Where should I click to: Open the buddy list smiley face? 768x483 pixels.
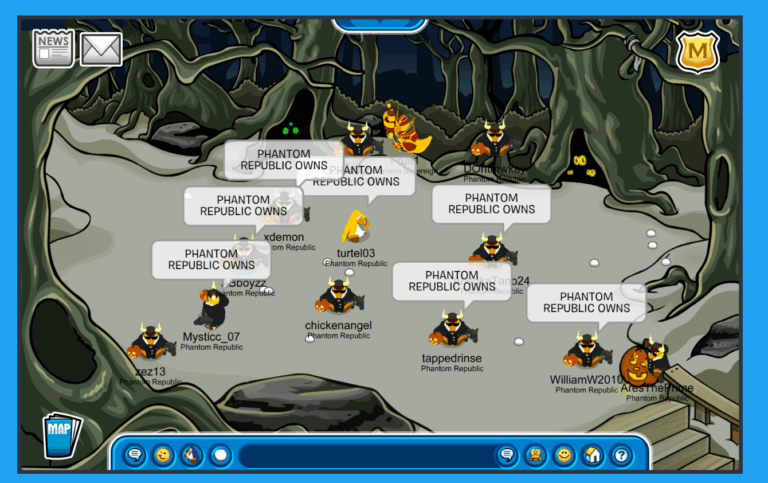pyautogui.click(x=564, y=456)
